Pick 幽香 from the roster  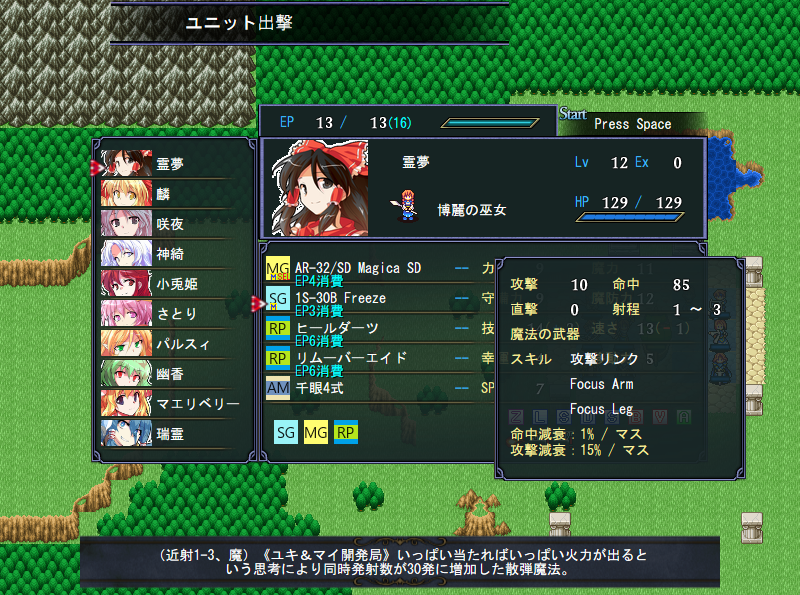[170, 373]
